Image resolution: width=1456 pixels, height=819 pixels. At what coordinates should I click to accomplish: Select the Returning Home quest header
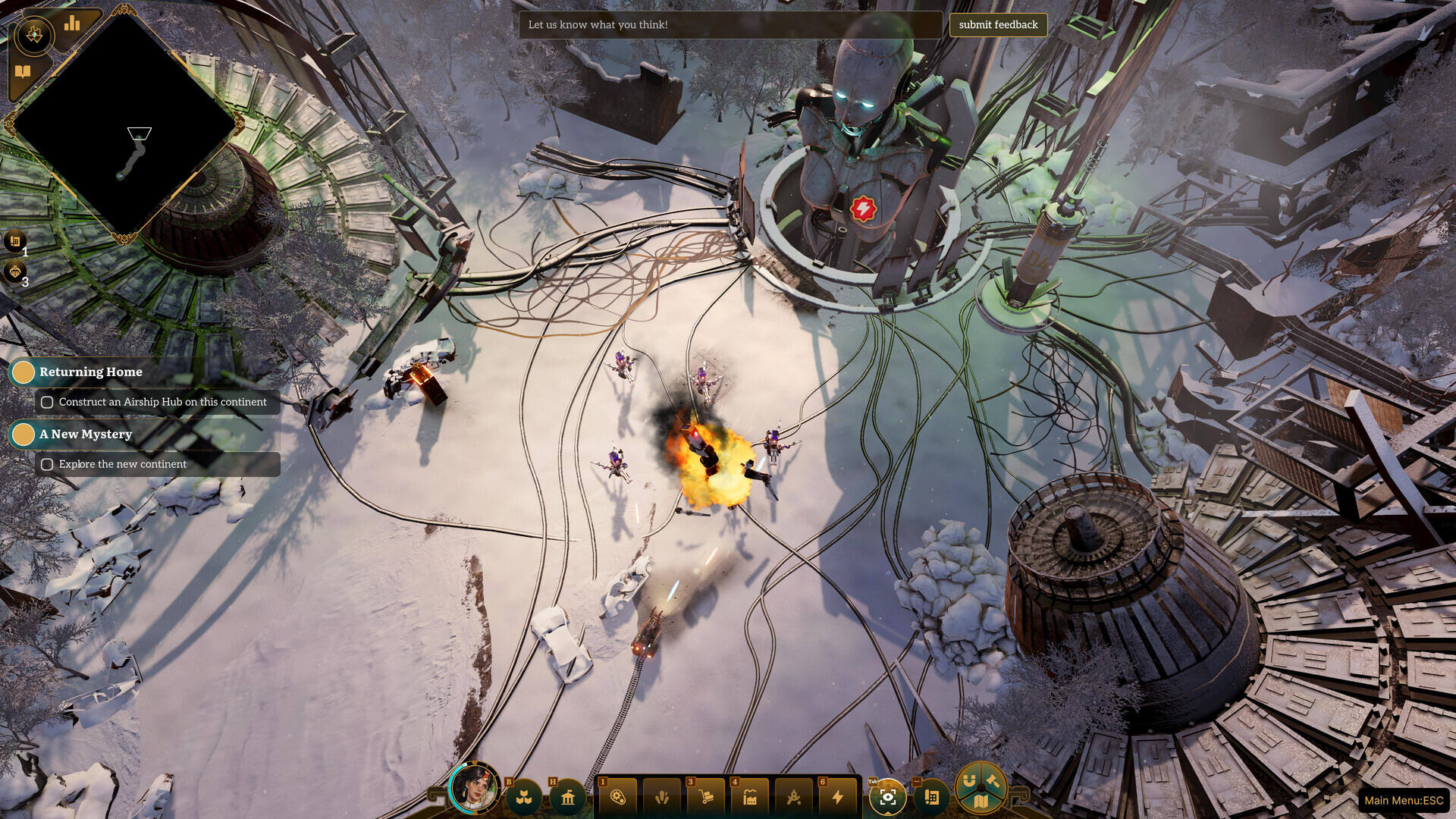tap(90, 372)
